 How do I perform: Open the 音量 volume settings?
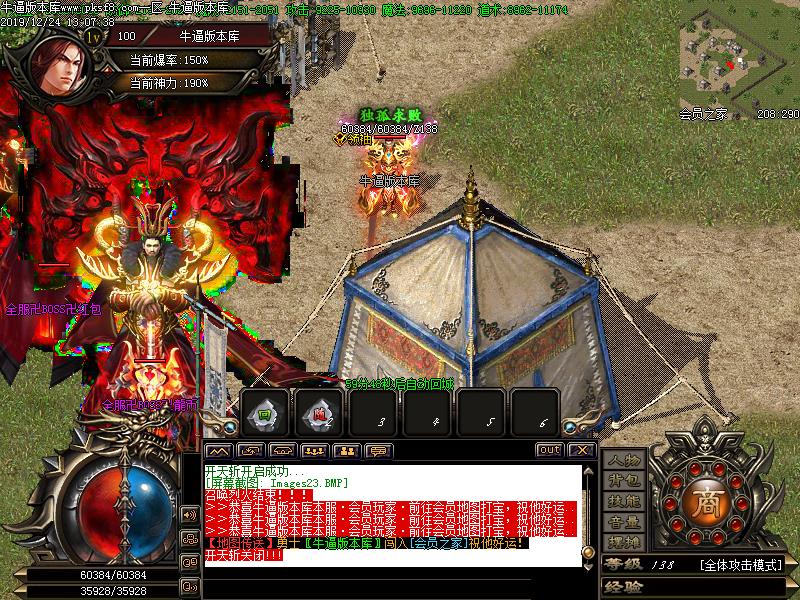coord(624,521)
